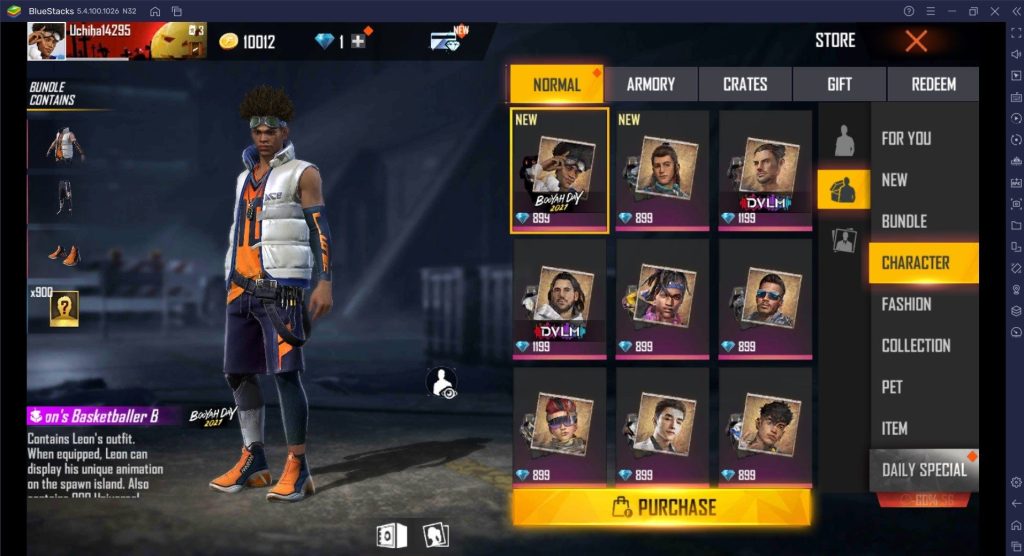Viewport: 1024px width, 556px height.
Task: Switch to the Armory tab
Action: click(651, 85)
